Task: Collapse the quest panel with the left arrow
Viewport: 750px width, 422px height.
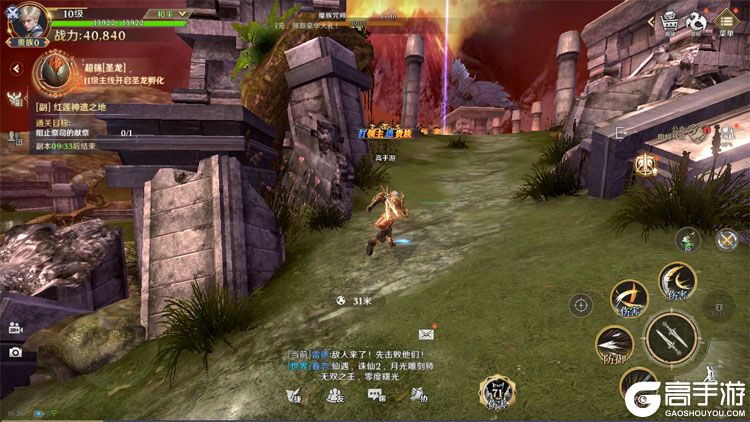Action: [x=16, y=69]
